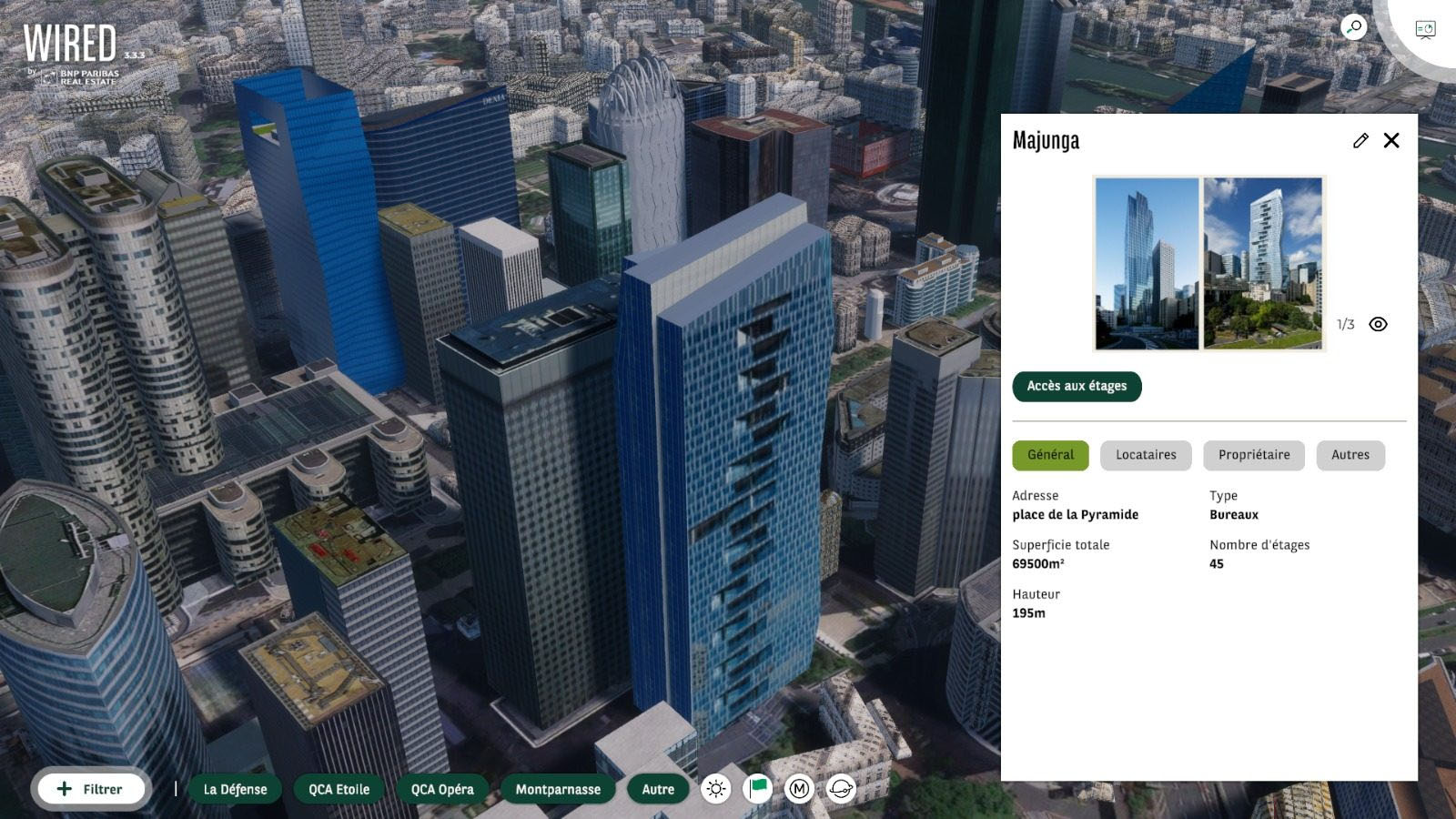The image size is (1456, 819).
Task: Choose the QCA Opéra district
Action: click(442, 789)
